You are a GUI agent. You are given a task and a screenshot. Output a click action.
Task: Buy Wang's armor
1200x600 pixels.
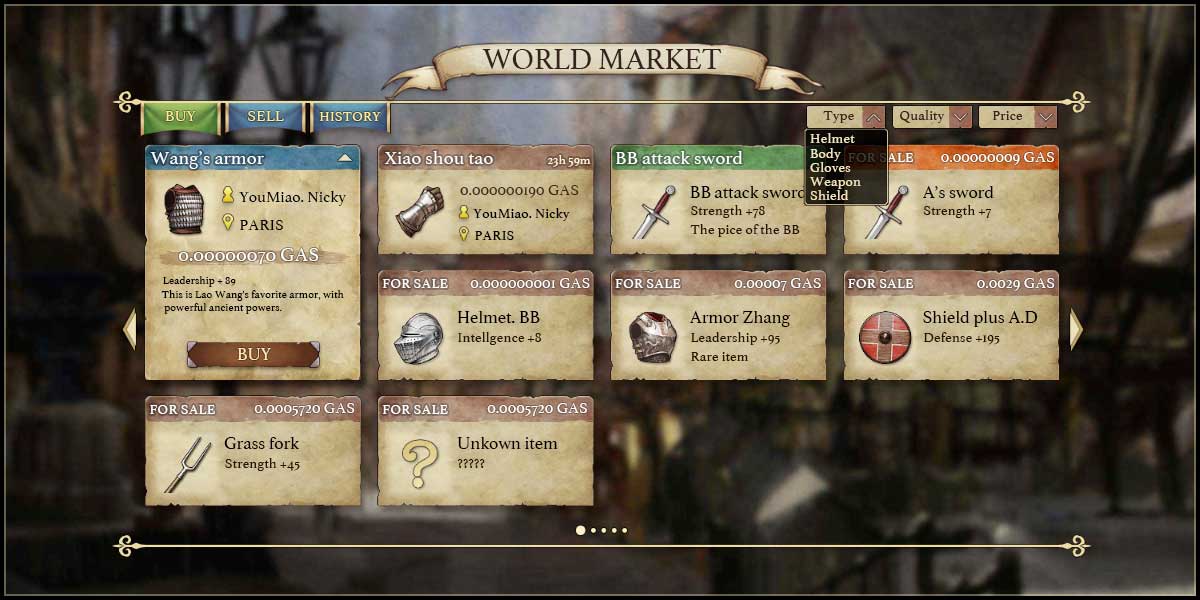[253, 354]
